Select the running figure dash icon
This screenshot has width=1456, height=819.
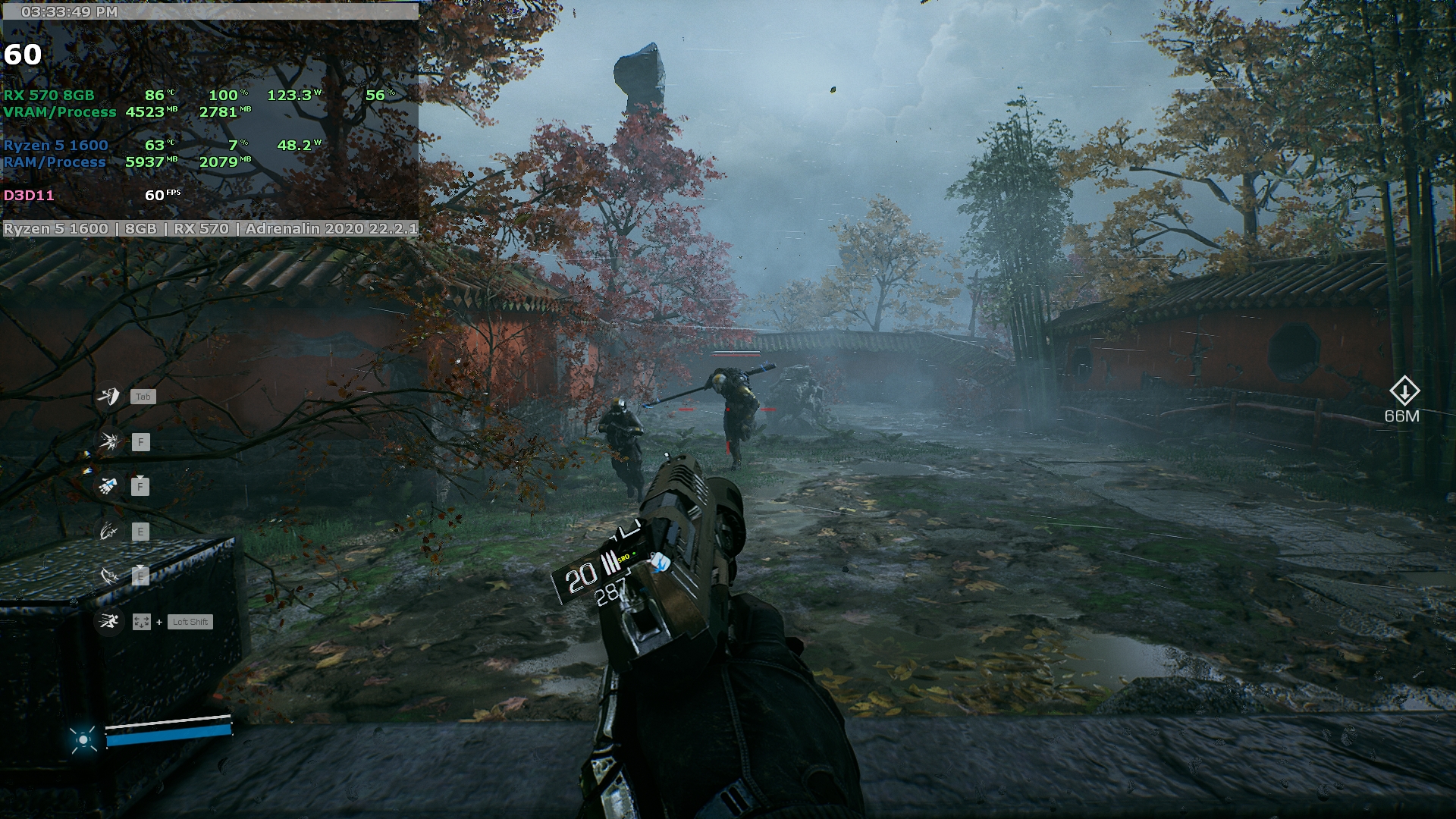[x=108, y=622]
